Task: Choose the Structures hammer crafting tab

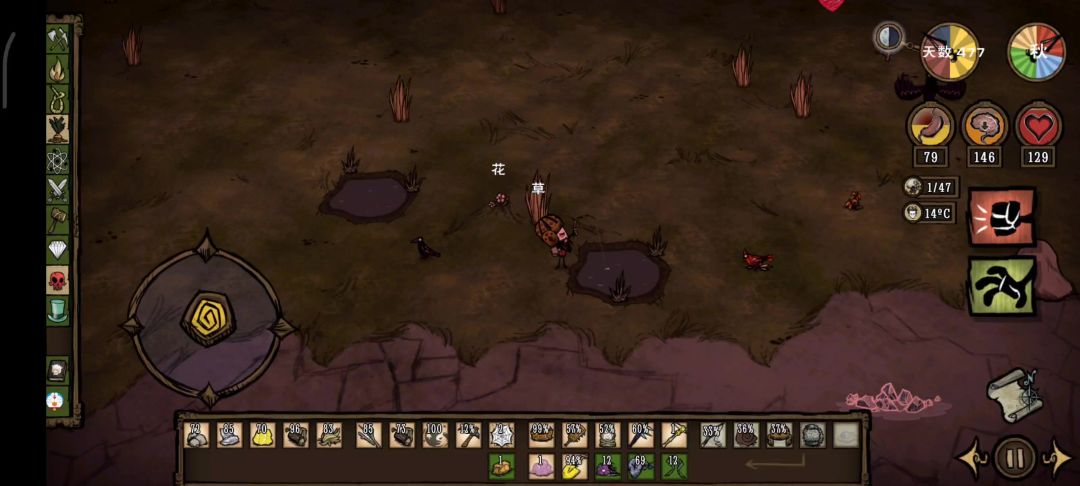Action: (57, 219)
